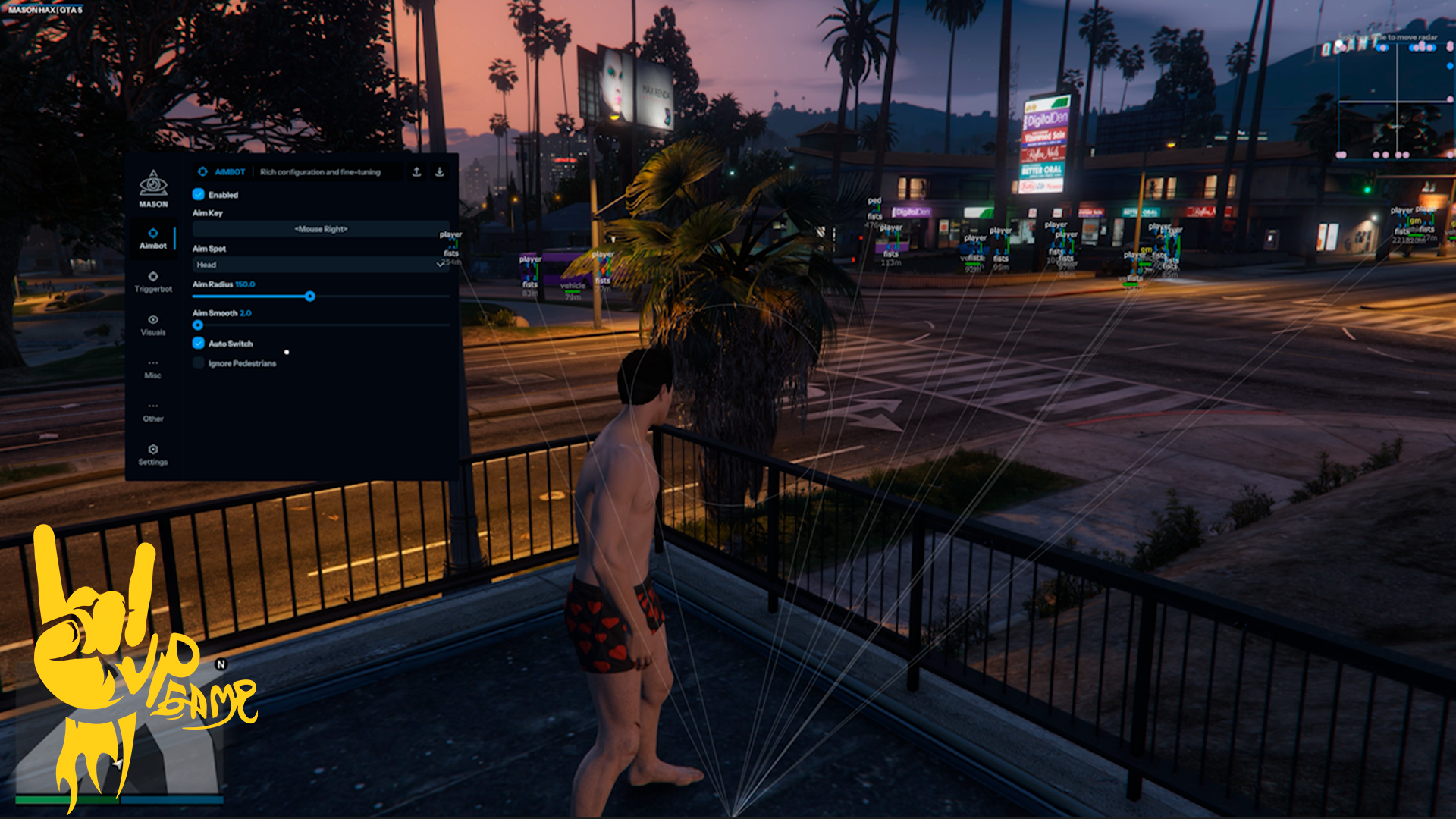1456x819 pixels.
Task: Enable the Ignore Pedestrians checkbox
Action: click(199, 363)
